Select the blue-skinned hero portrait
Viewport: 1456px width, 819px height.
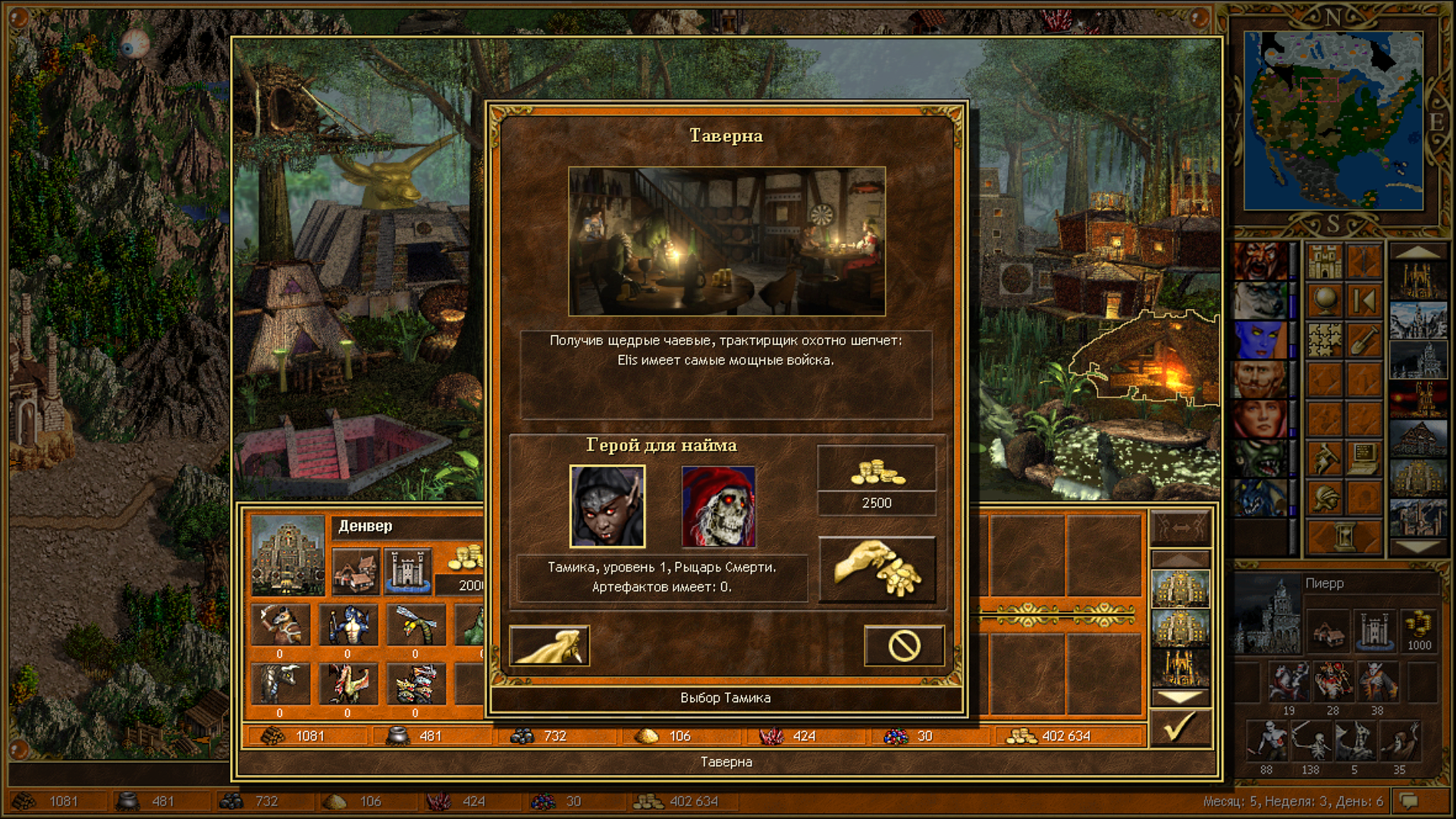[1260, 340]
